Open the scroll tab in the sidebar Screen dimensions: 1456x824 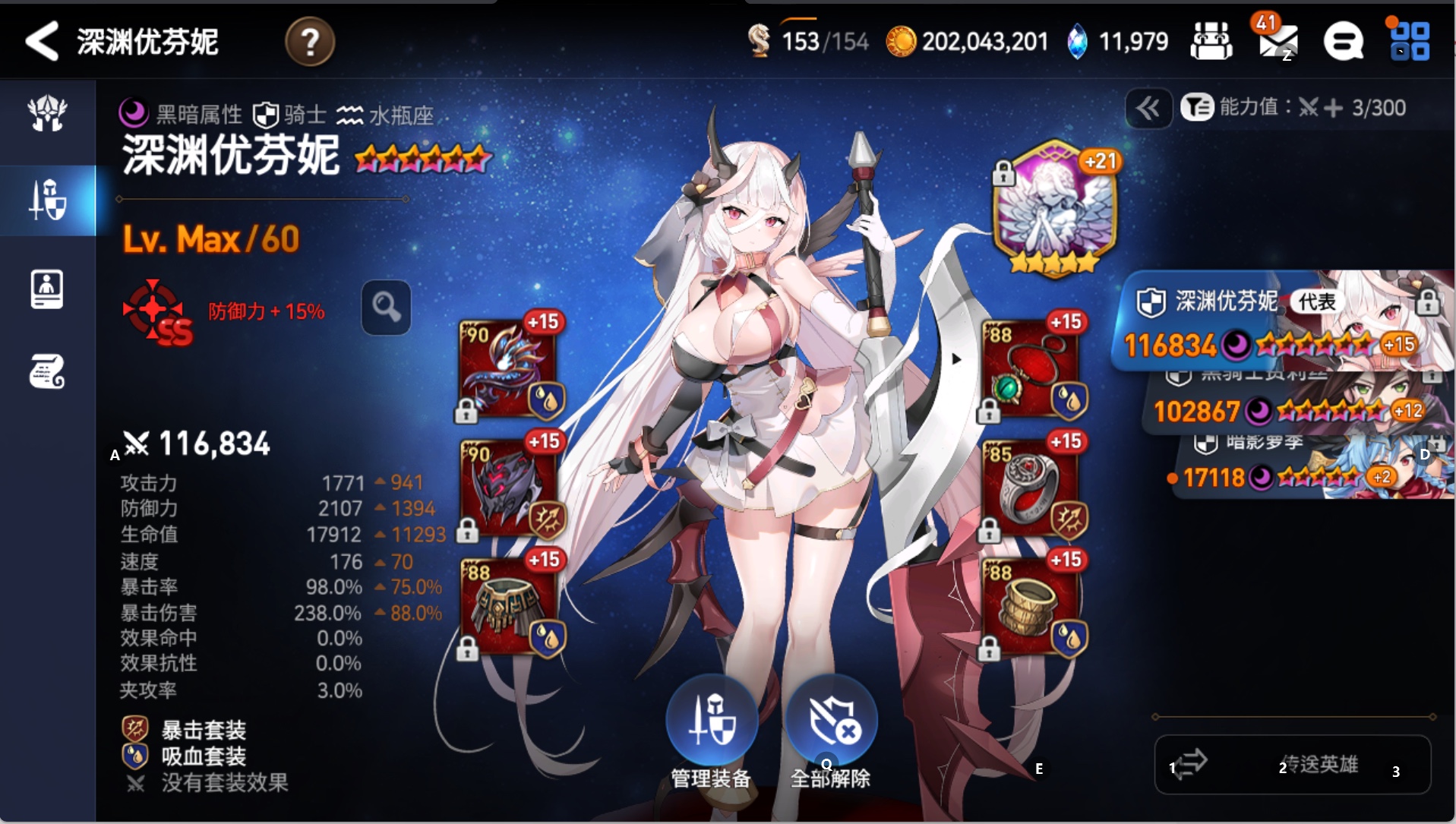[x=47, y=371]
